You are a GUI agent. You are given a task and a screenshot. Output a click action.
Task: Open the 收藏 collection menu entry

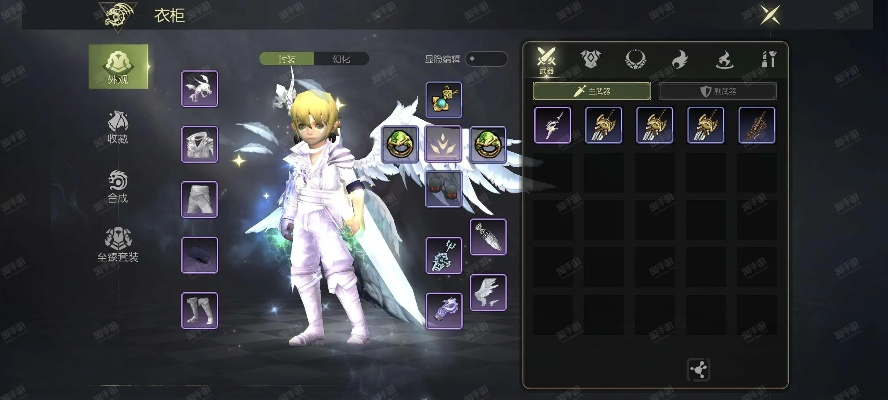tap(118, 127)
